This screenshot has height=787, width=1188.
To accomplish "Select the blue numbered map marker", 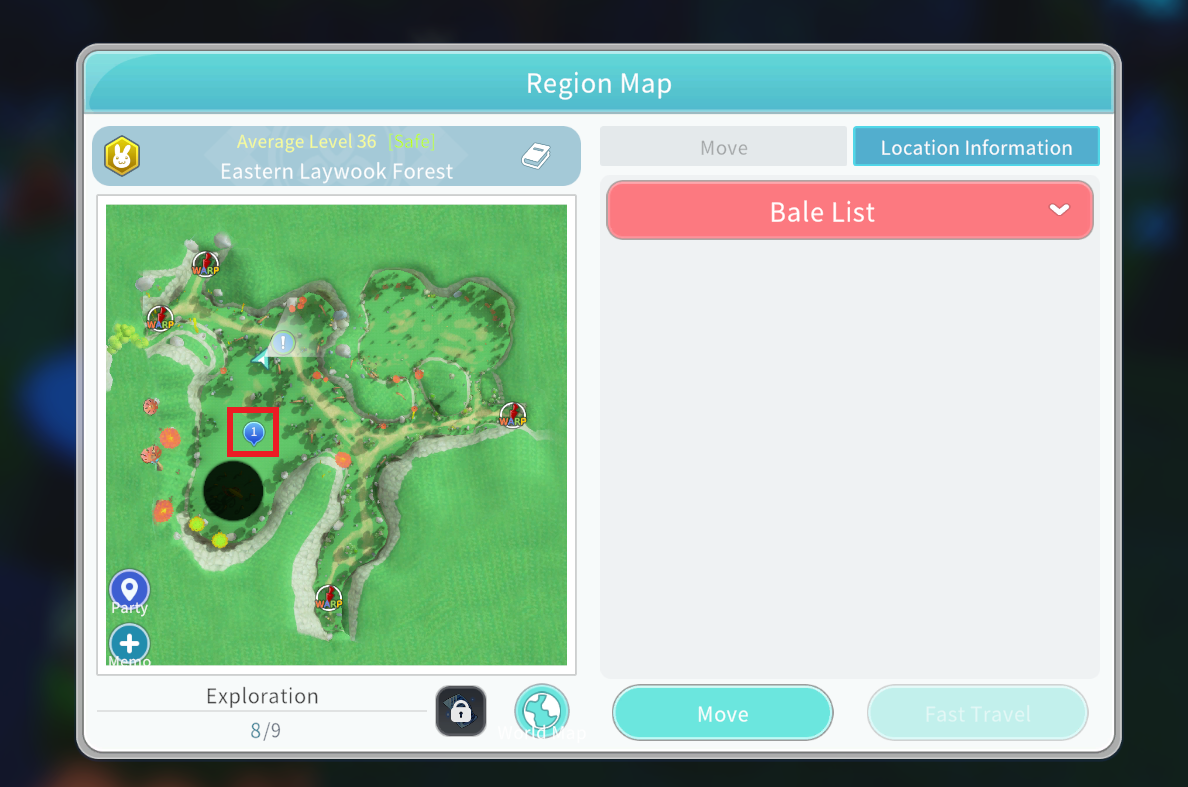I will [253, 432].
